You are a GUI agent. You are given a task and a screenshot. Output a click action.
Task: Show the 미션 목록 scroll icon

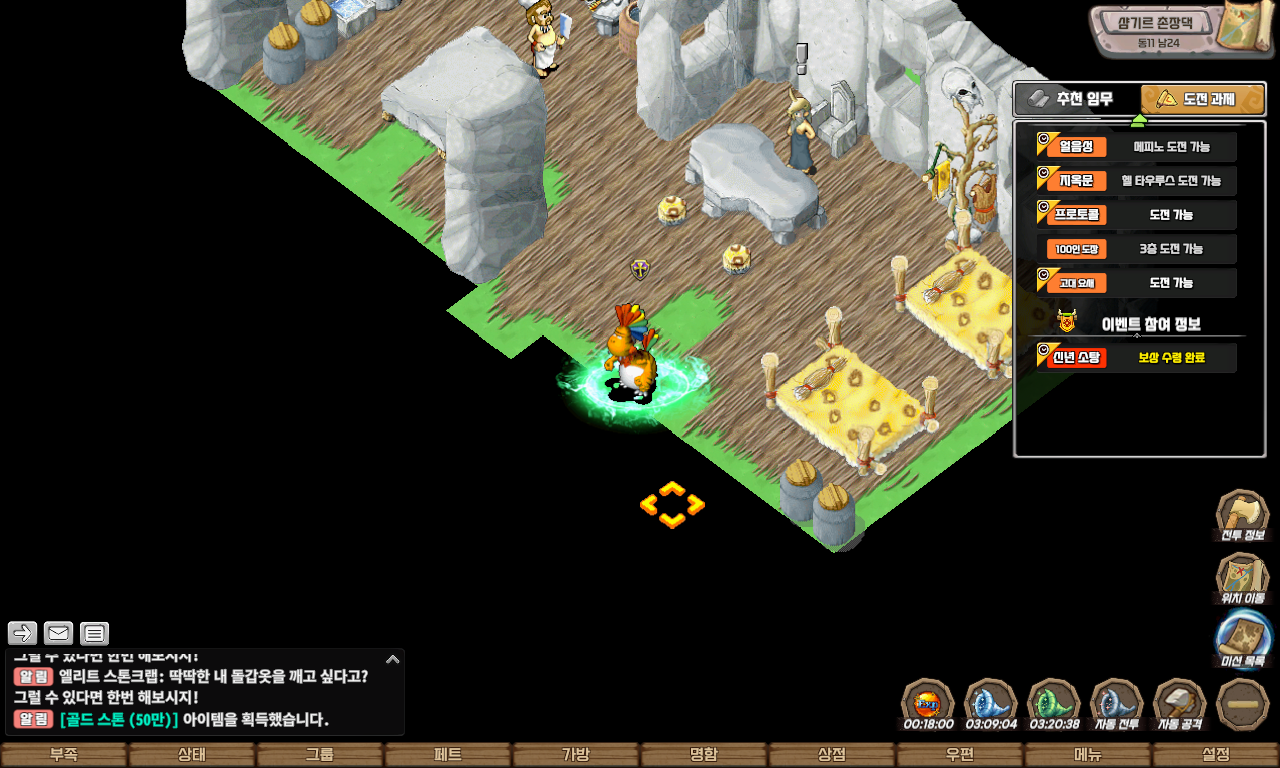click(1243, 641)
